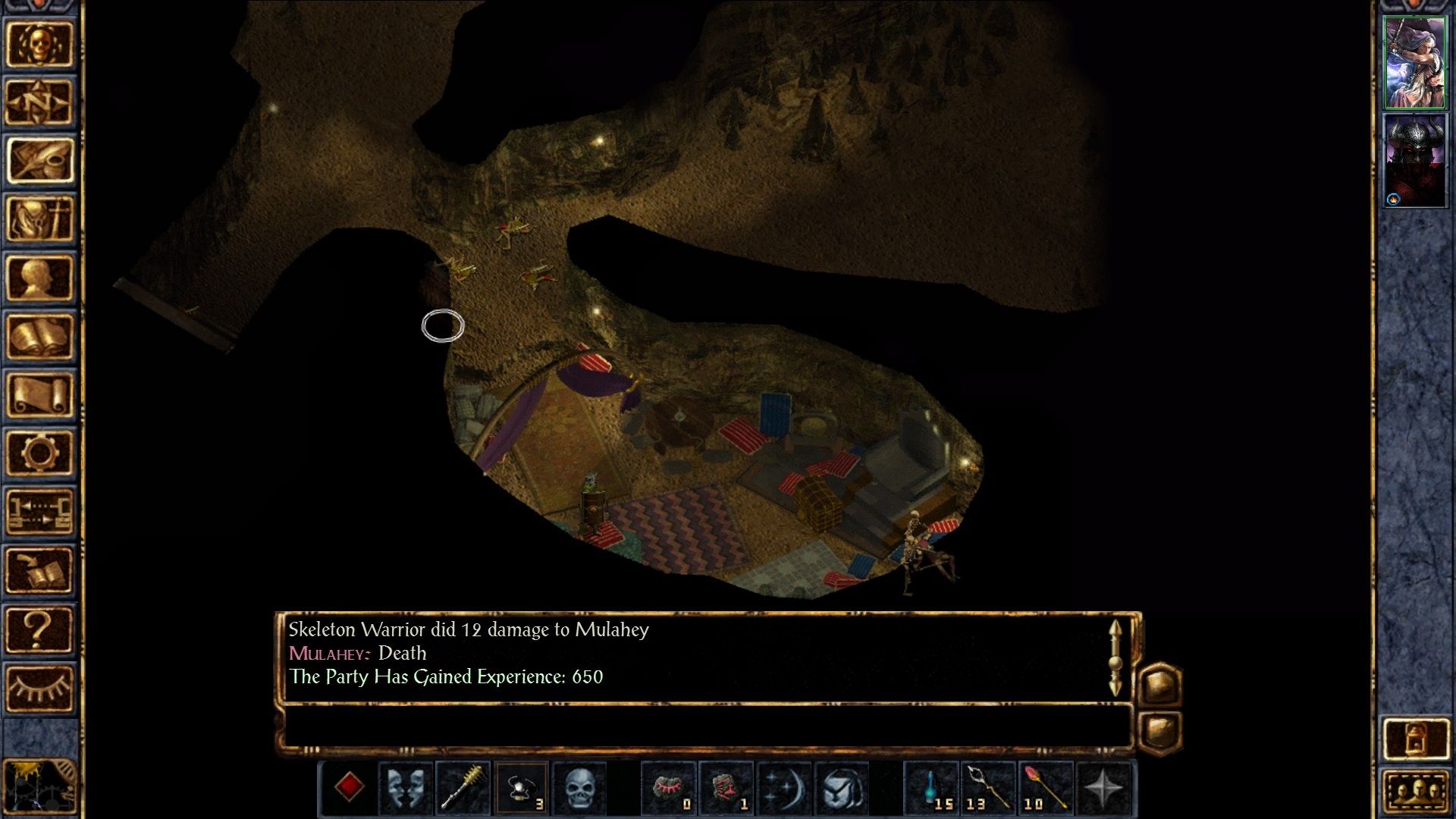Toggle the closed-eye interface hide button
Viewport: 1456px width, 819px height.
coord(39,687)
